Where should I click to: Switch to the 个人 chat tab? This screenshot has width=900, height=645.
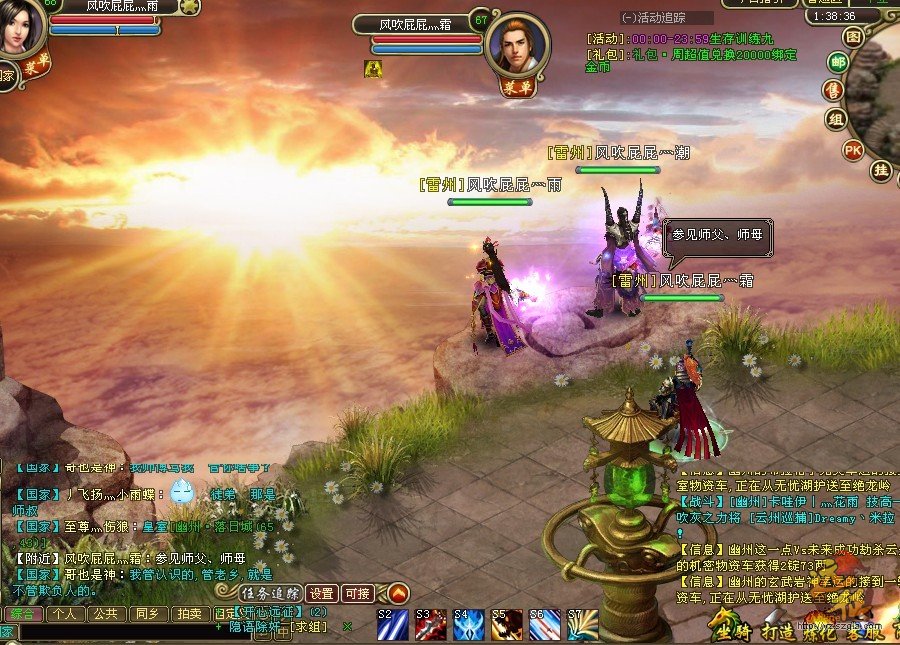(64, 613)
